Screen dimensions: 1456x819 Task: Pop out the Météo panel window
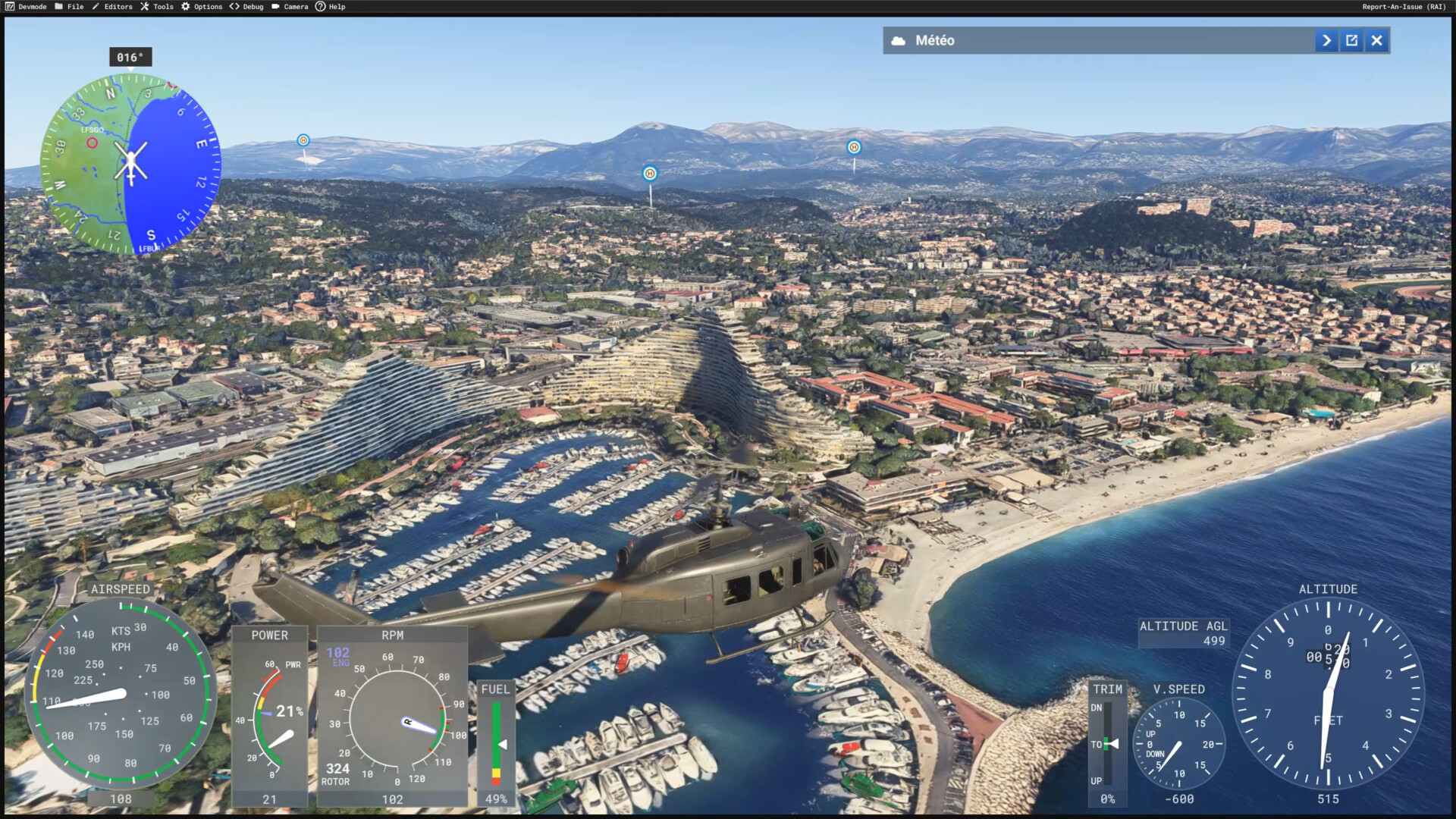point(1351,41)
